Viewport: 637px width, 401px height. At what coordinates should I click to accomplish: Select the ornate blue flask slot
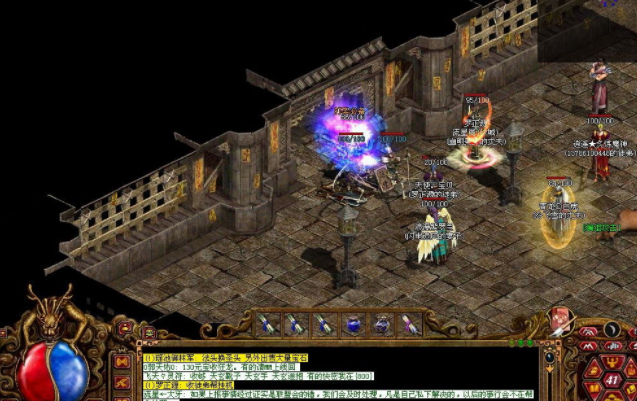(382, 324)
